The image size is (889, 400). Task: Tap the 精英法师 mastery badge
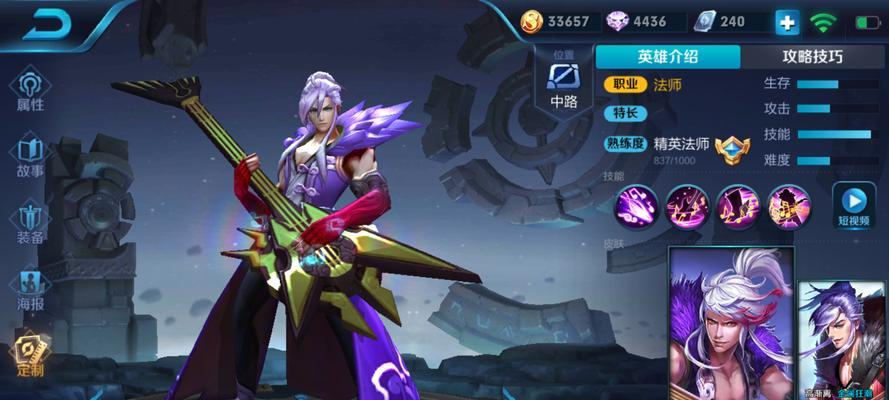coord(732,147)
